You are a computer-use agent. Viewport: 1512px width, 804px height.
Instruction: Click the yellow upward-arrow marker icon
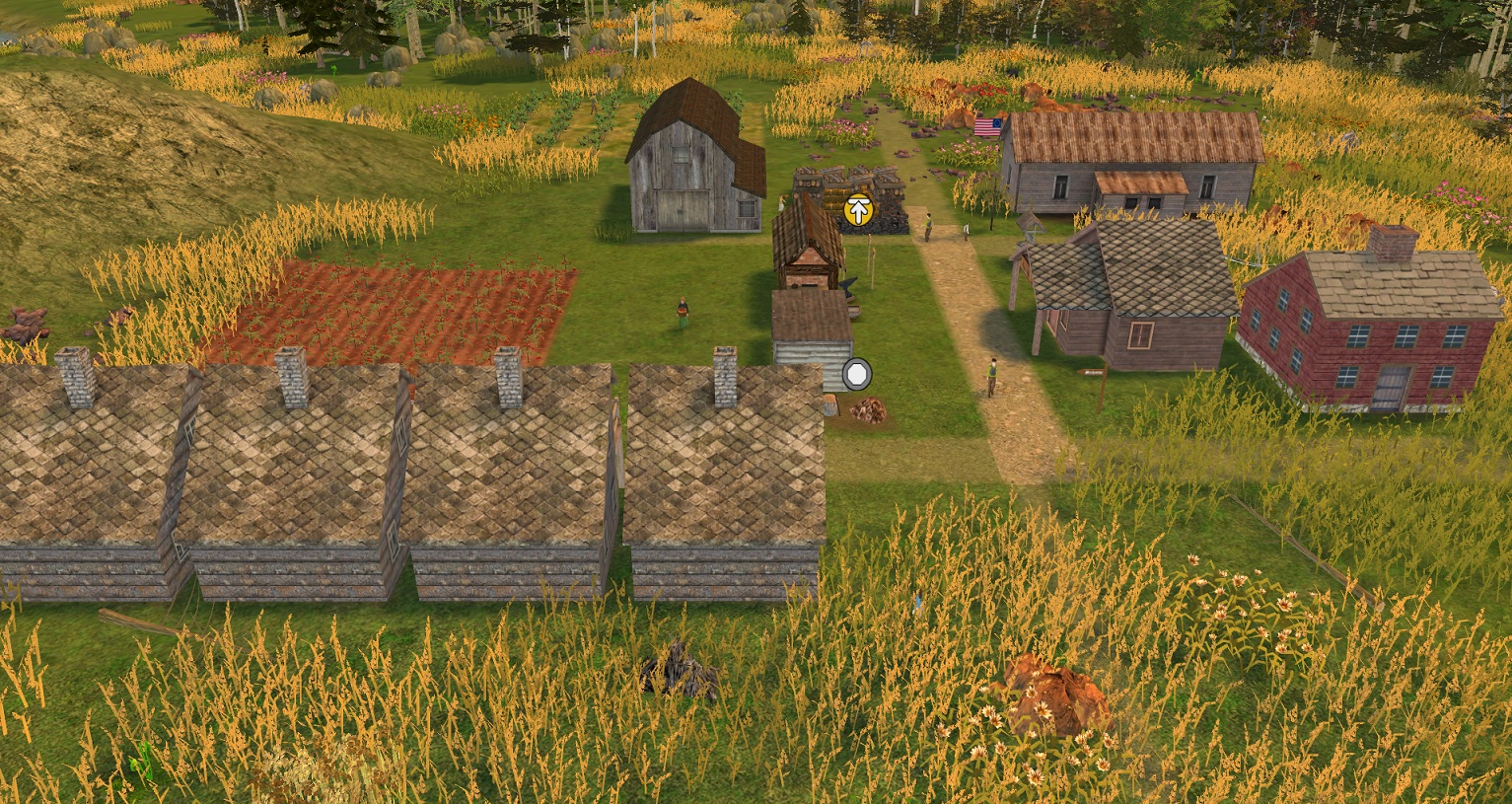click(x=859, y=210)
